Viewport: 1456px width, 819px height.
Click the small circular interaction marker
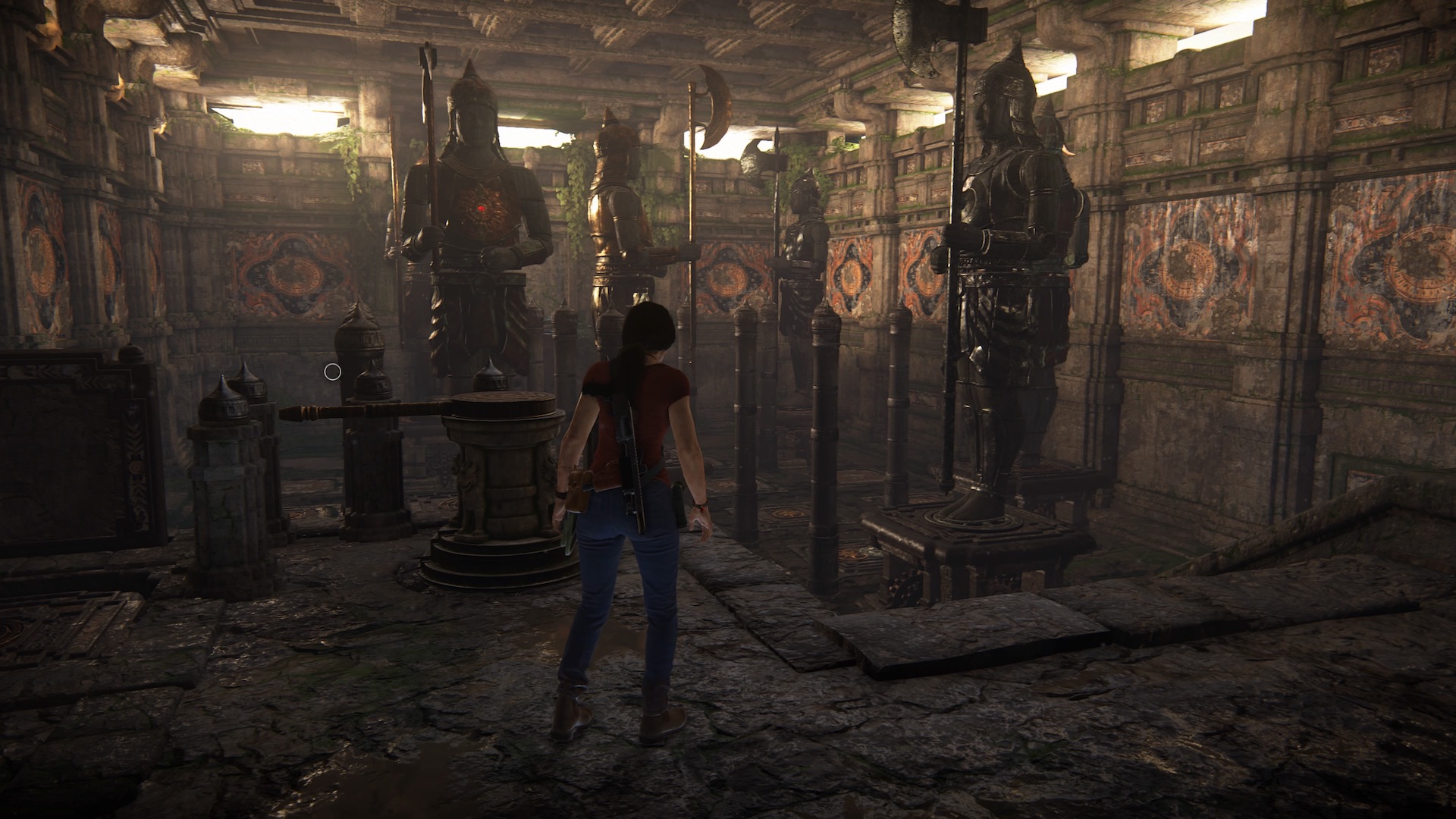332,372
